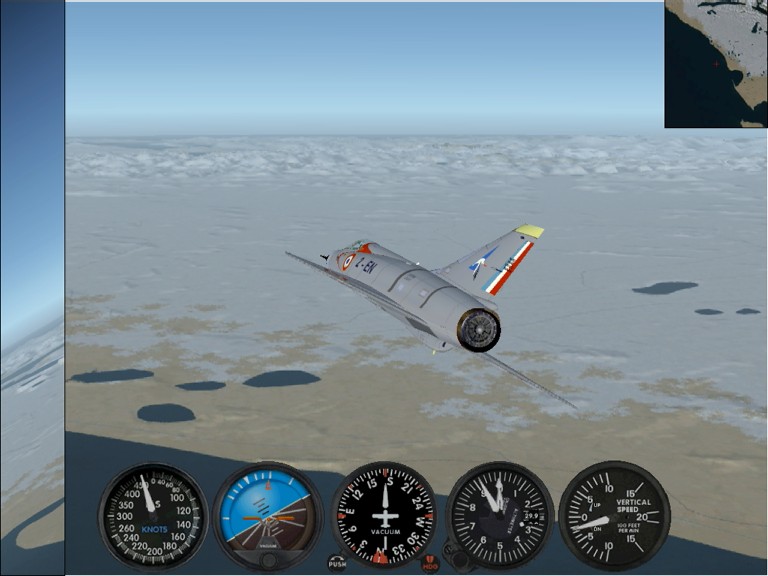Click the vertical speed indicator gauge

click(x=613, y=514)
